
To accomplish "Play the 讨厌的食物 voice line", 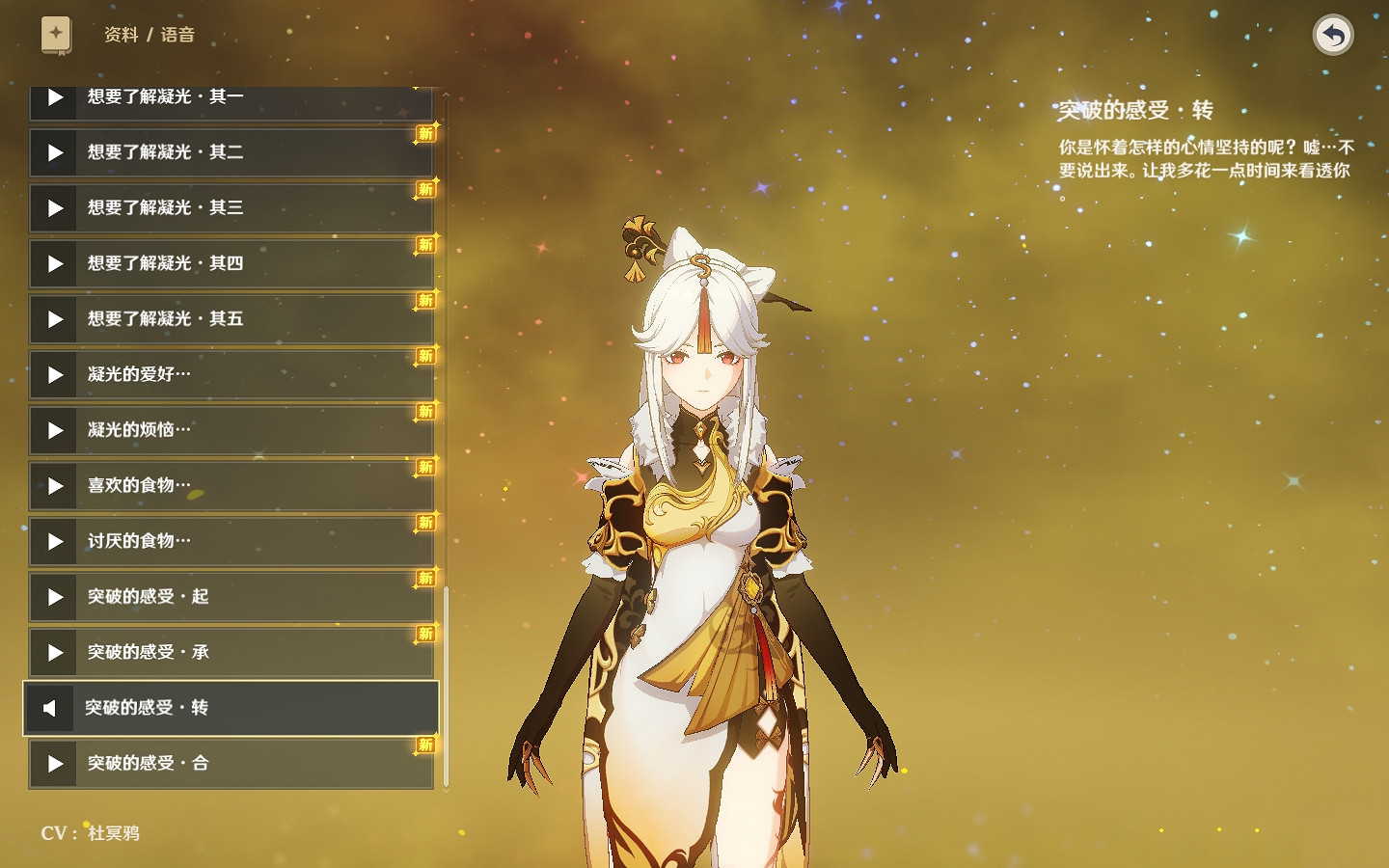I will 55,541.
